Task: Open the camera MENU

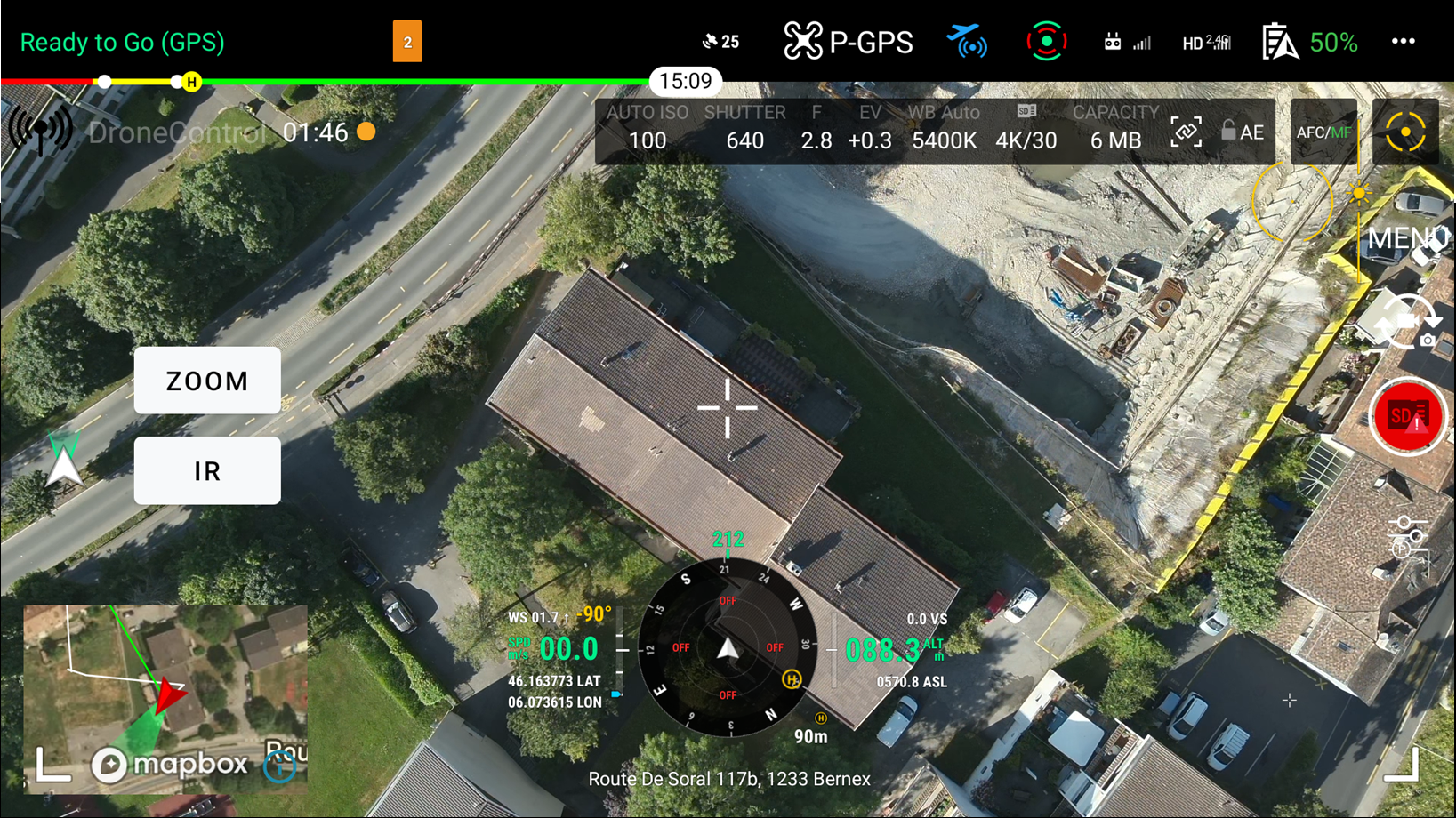Action: point(1405,237)
